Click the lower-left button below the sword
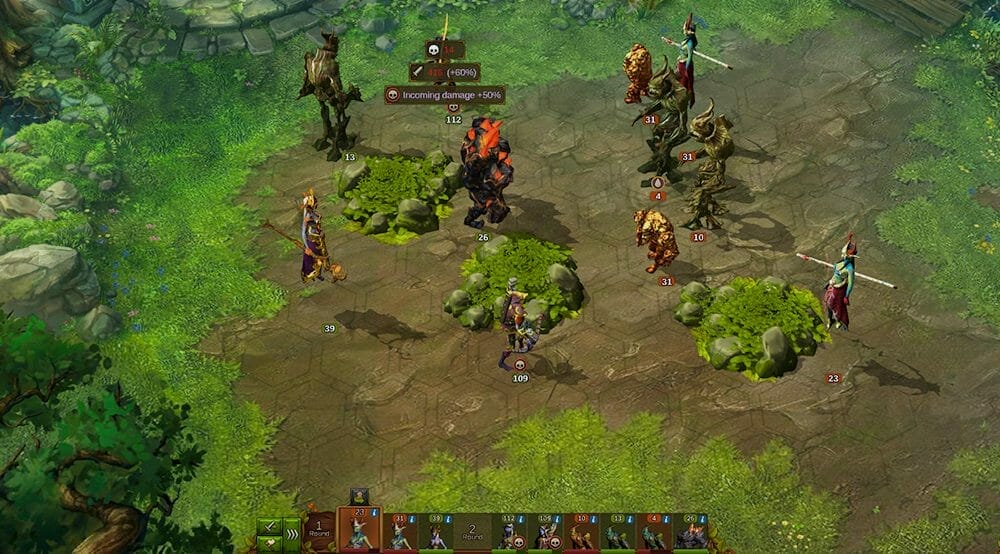Viewport: 1000px width, 554px height. coord(269,544)
